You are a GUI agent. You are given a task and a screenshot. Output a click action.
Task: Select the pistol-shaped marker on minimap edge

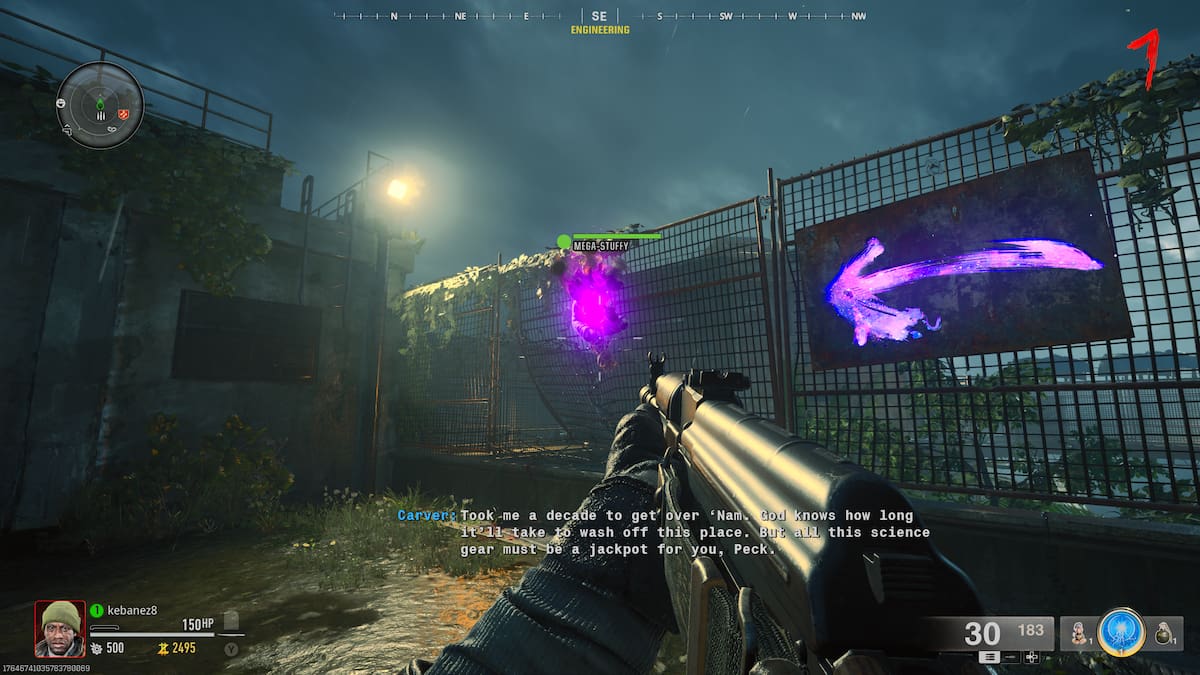[69, 129]
